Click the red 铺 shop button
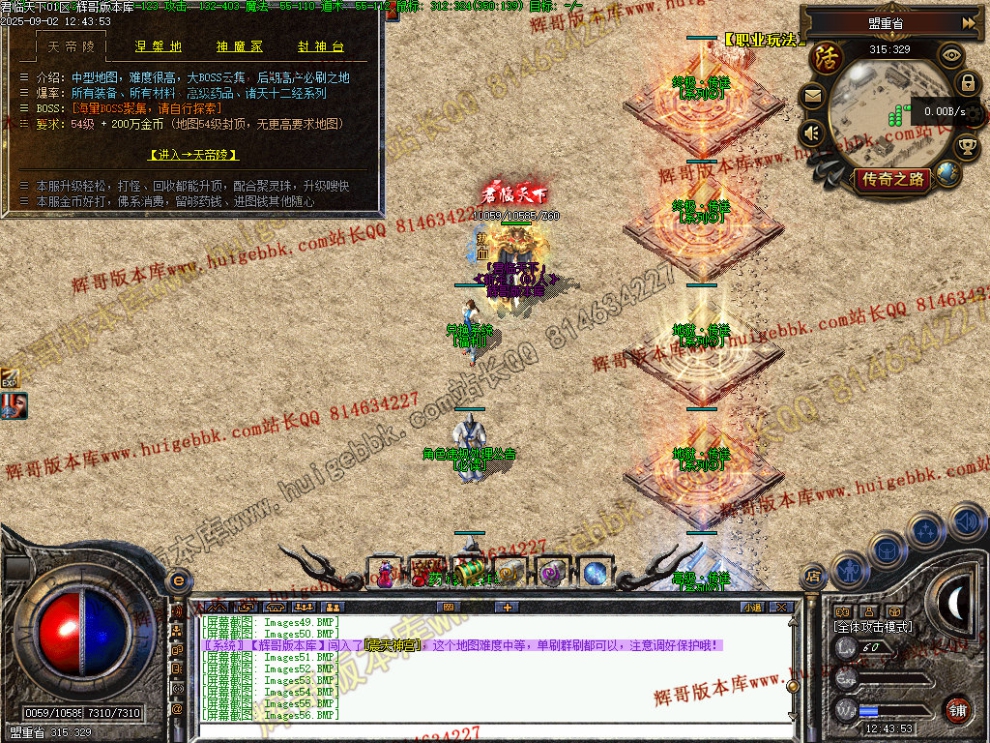This screenshot has height=743, width=990. (x=957, y=710)
